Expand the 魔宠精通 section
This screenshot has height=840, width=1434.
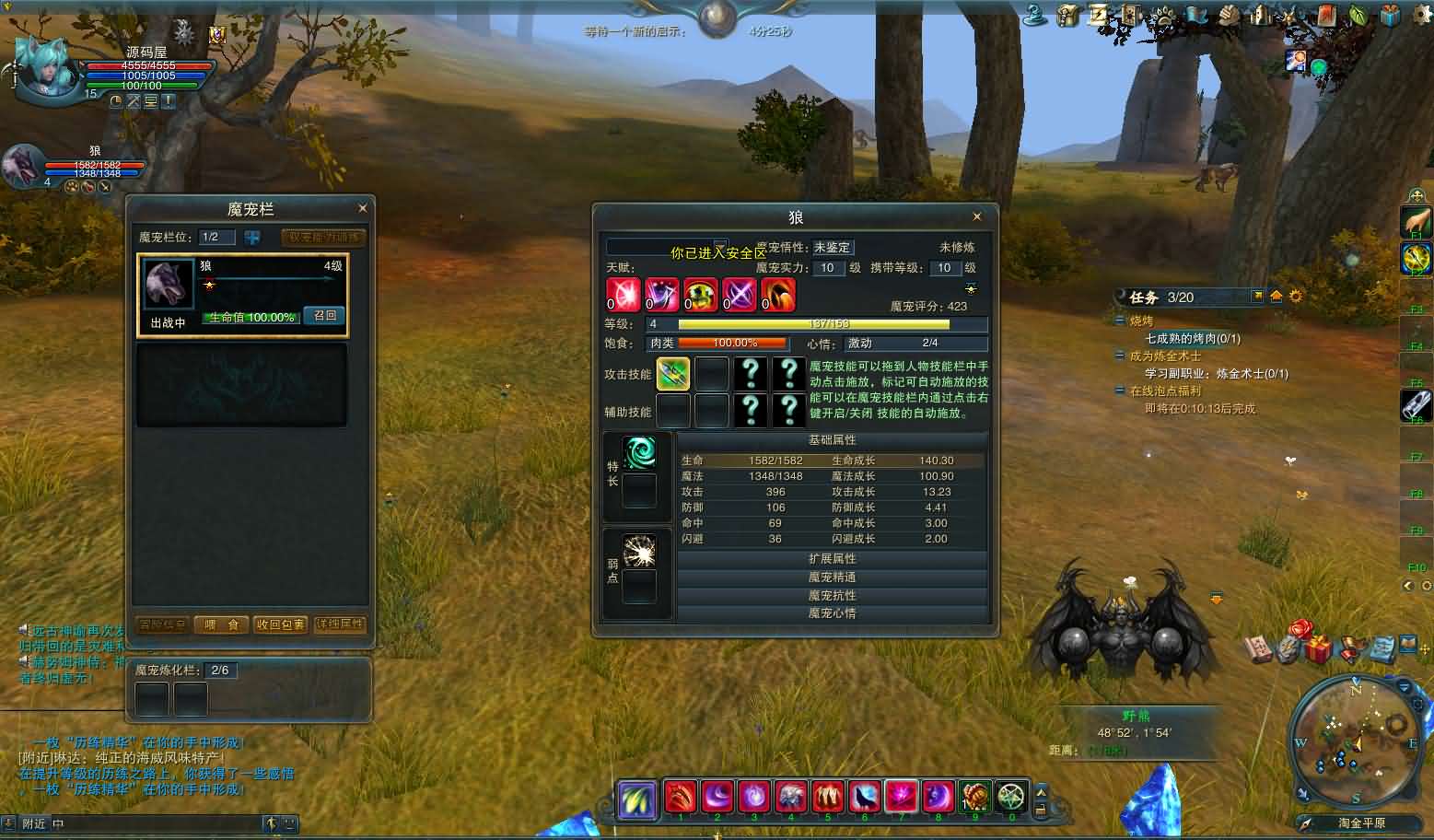coord(832,577)
